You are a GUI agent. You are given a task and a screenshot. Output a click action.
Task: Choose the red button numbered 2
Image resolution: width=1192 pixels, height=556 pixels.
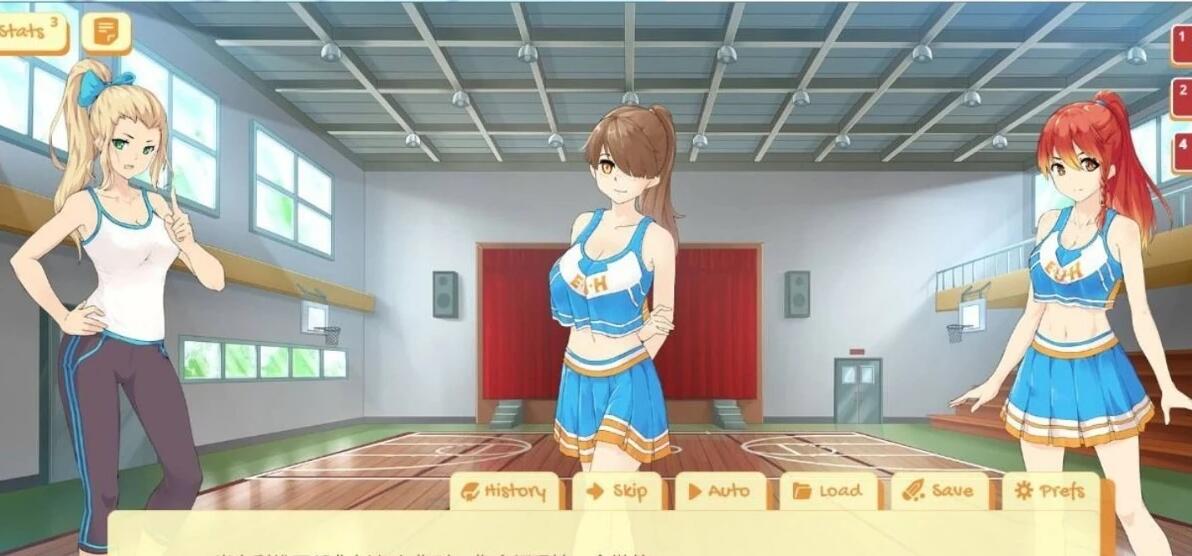point(1182,97)
